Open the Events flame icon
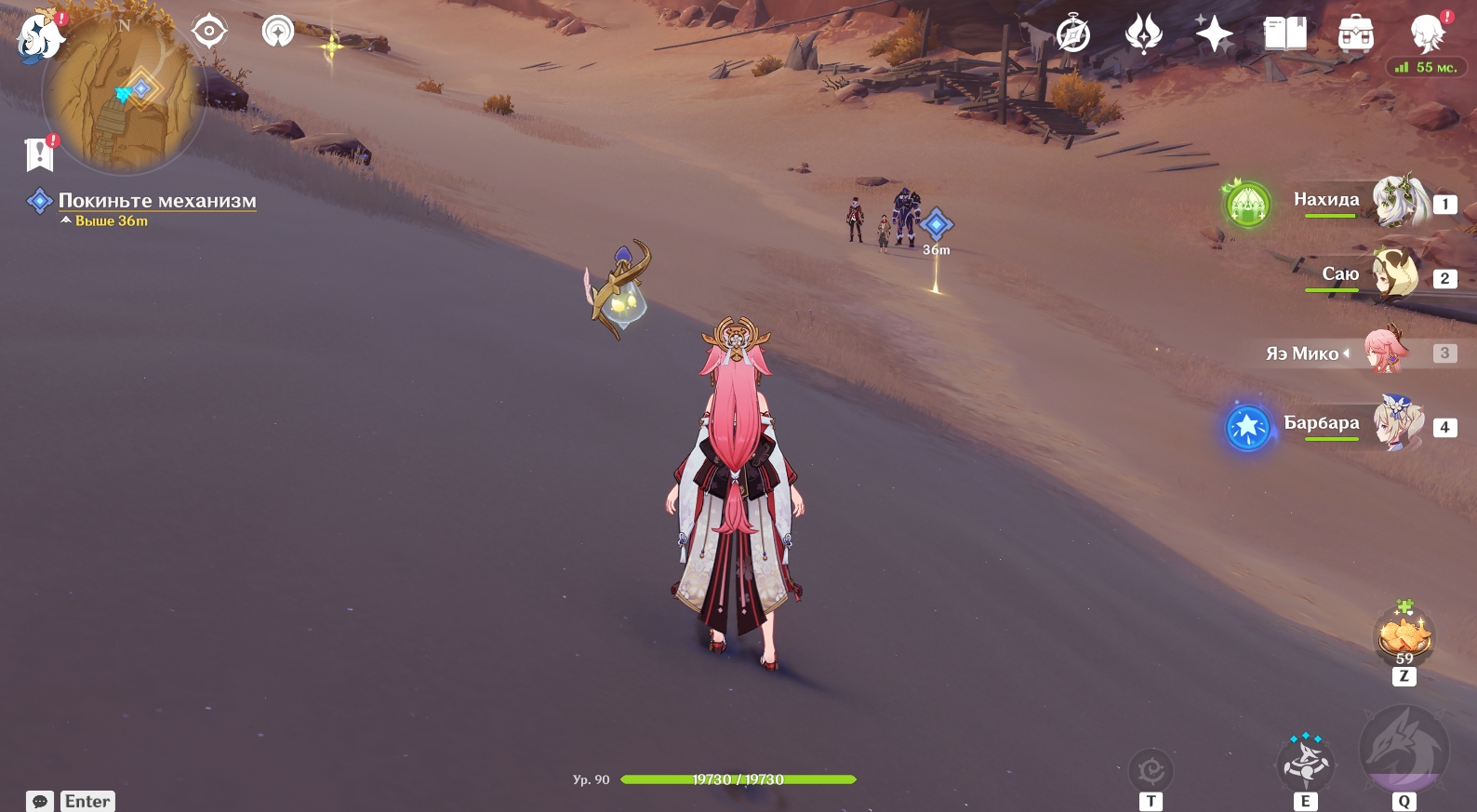 point(1143,35)
